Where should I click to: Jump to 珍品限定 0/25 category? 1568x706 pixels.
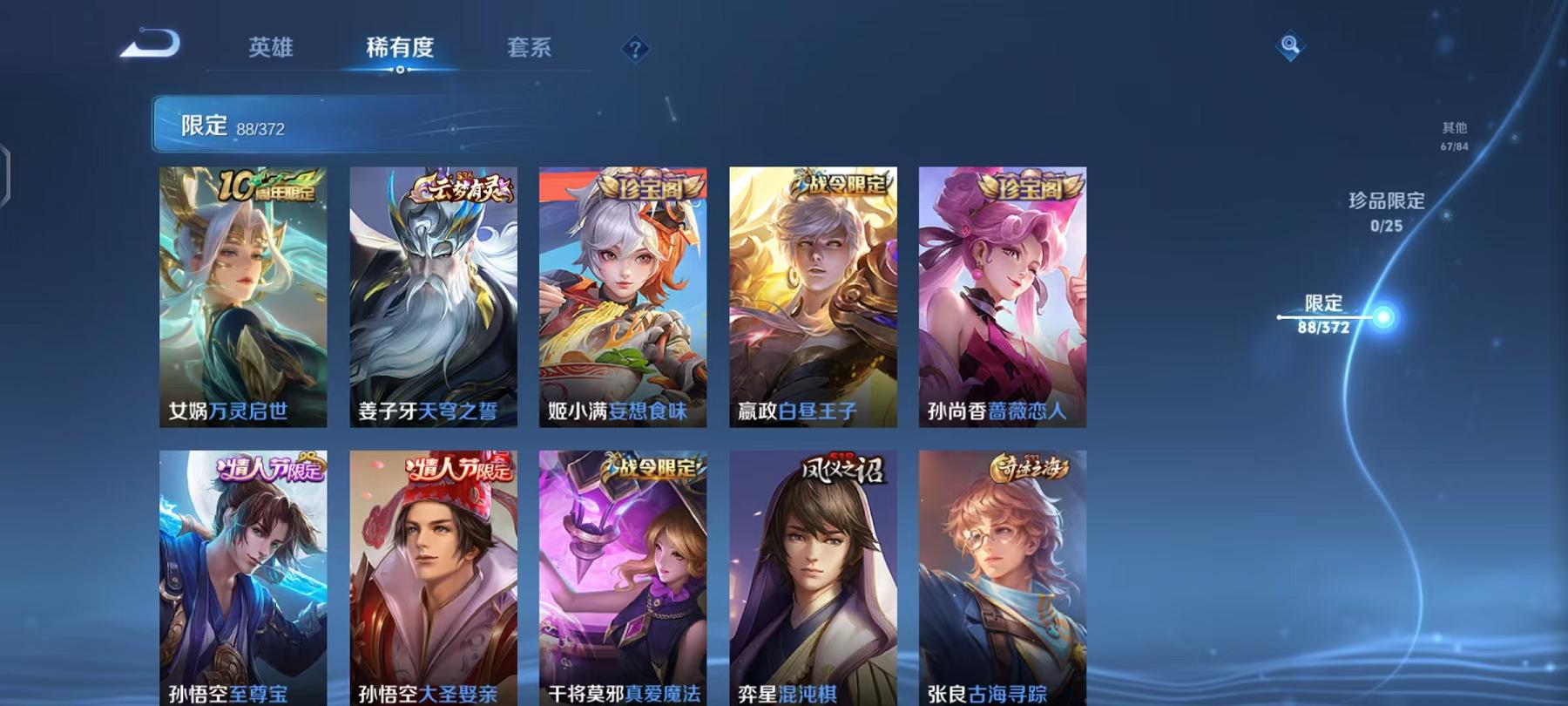(1385, 214)
